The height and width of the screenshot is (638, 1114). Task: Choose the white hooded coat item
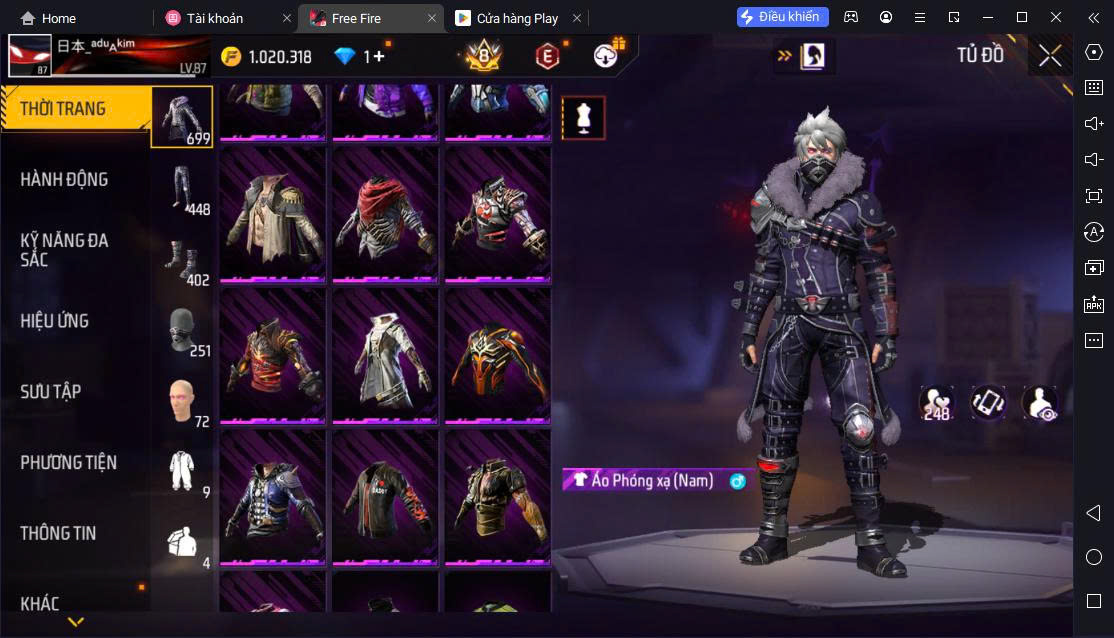coord(385,355)
